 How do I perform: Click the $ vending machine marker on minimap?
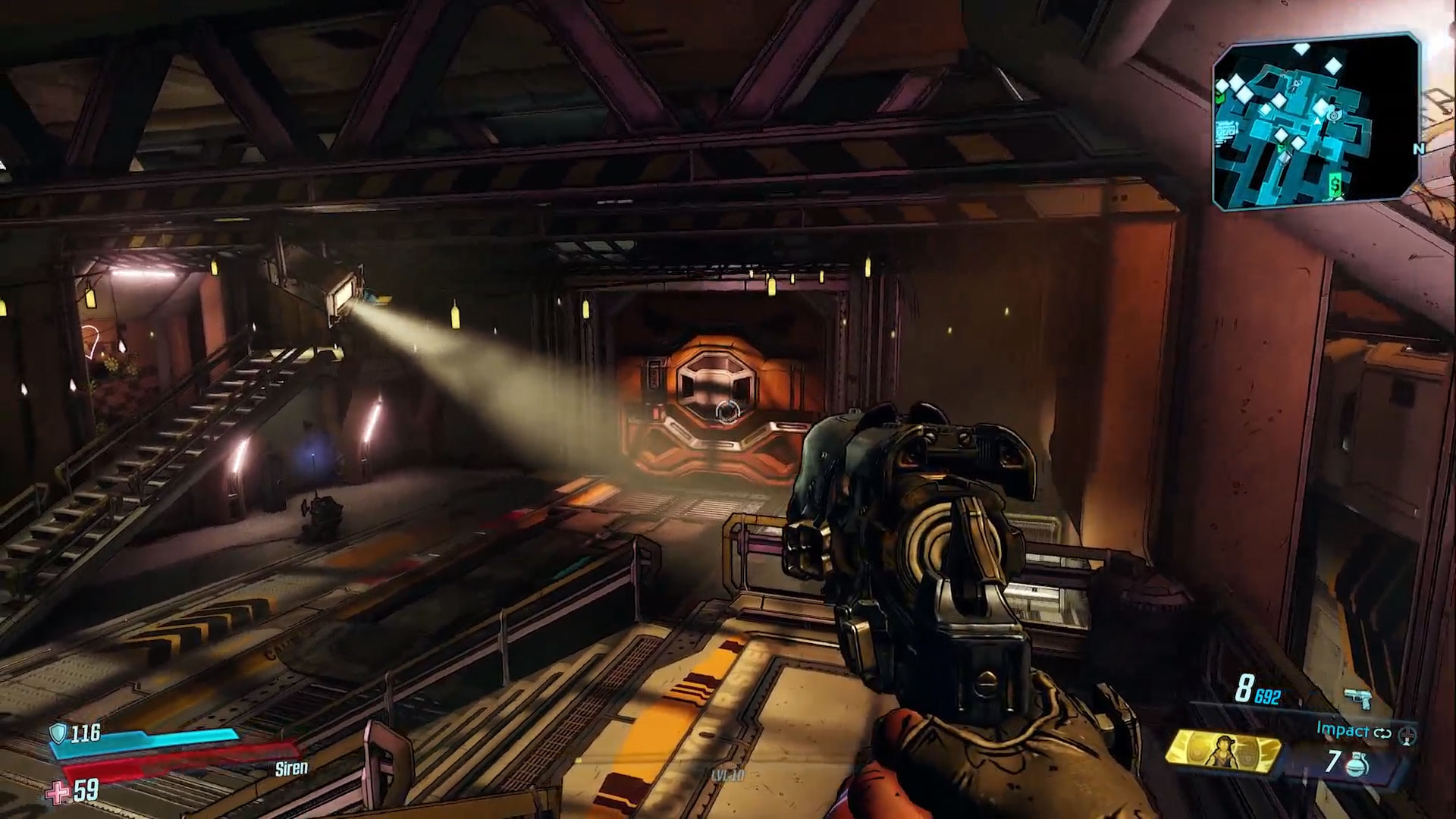click(x=1334, y=184)
